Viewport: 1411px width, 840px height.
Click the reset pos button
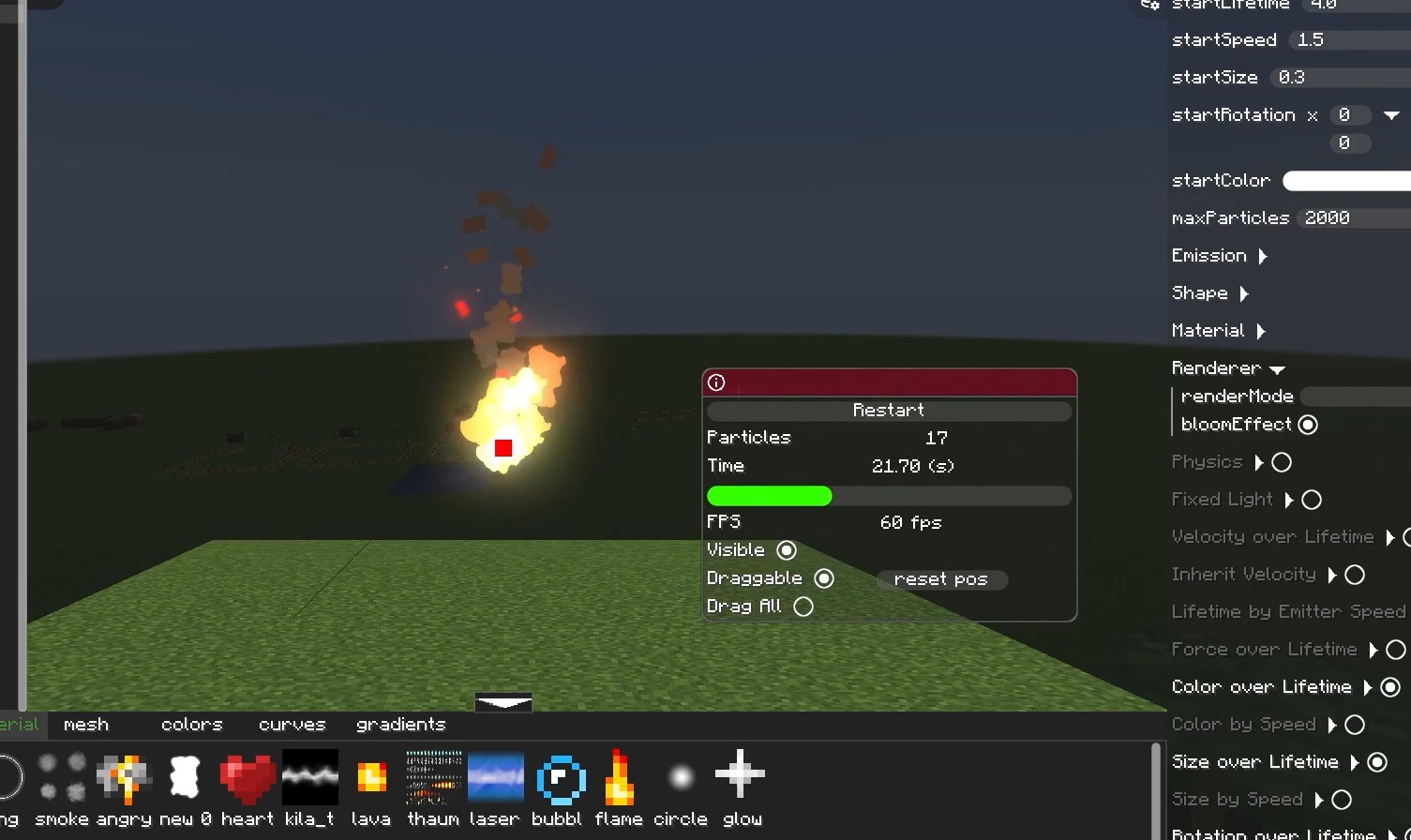[941, 579]
